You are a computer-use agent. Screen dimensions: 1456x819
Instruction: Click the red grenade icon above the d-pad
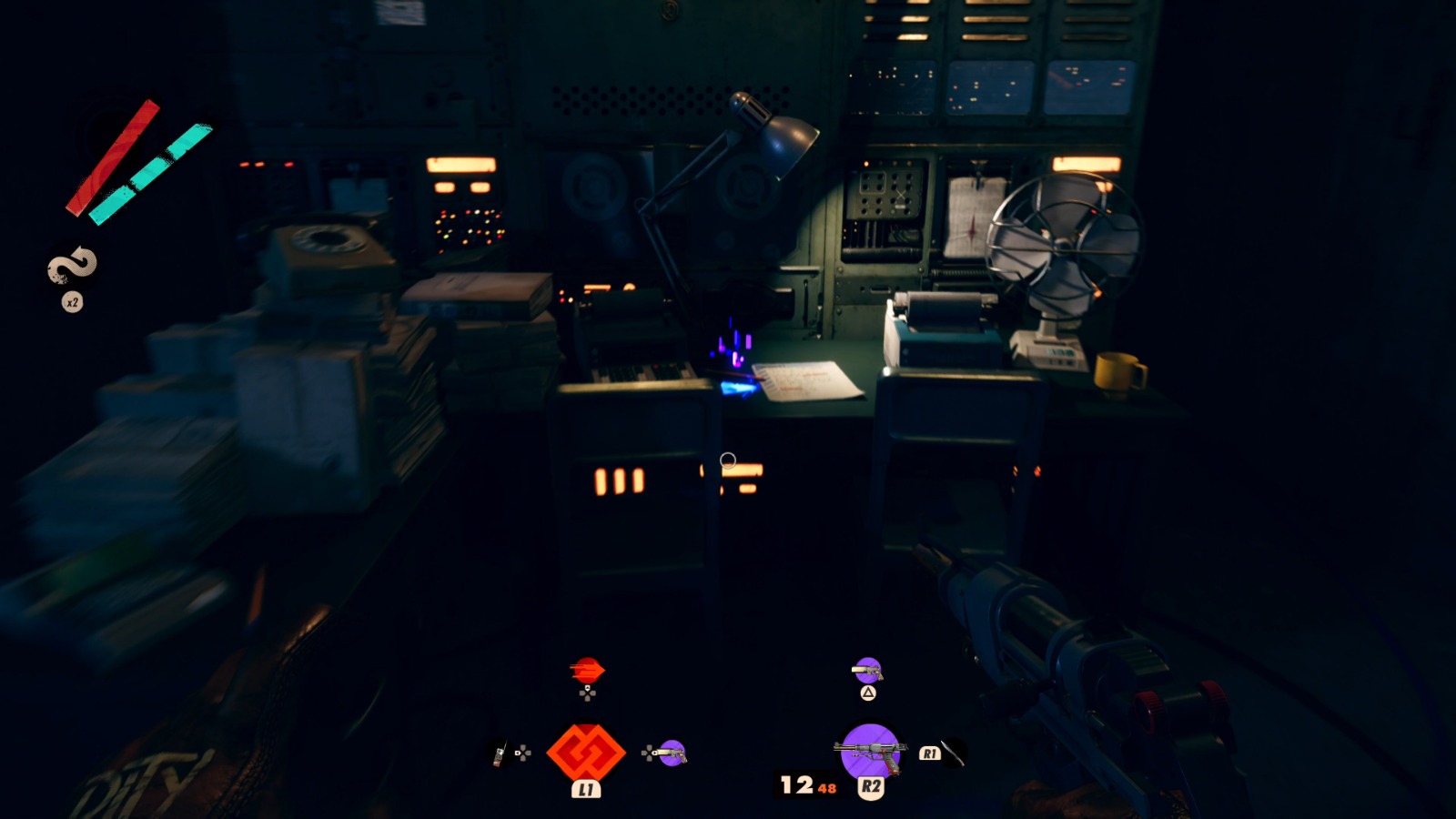[587, 670]
